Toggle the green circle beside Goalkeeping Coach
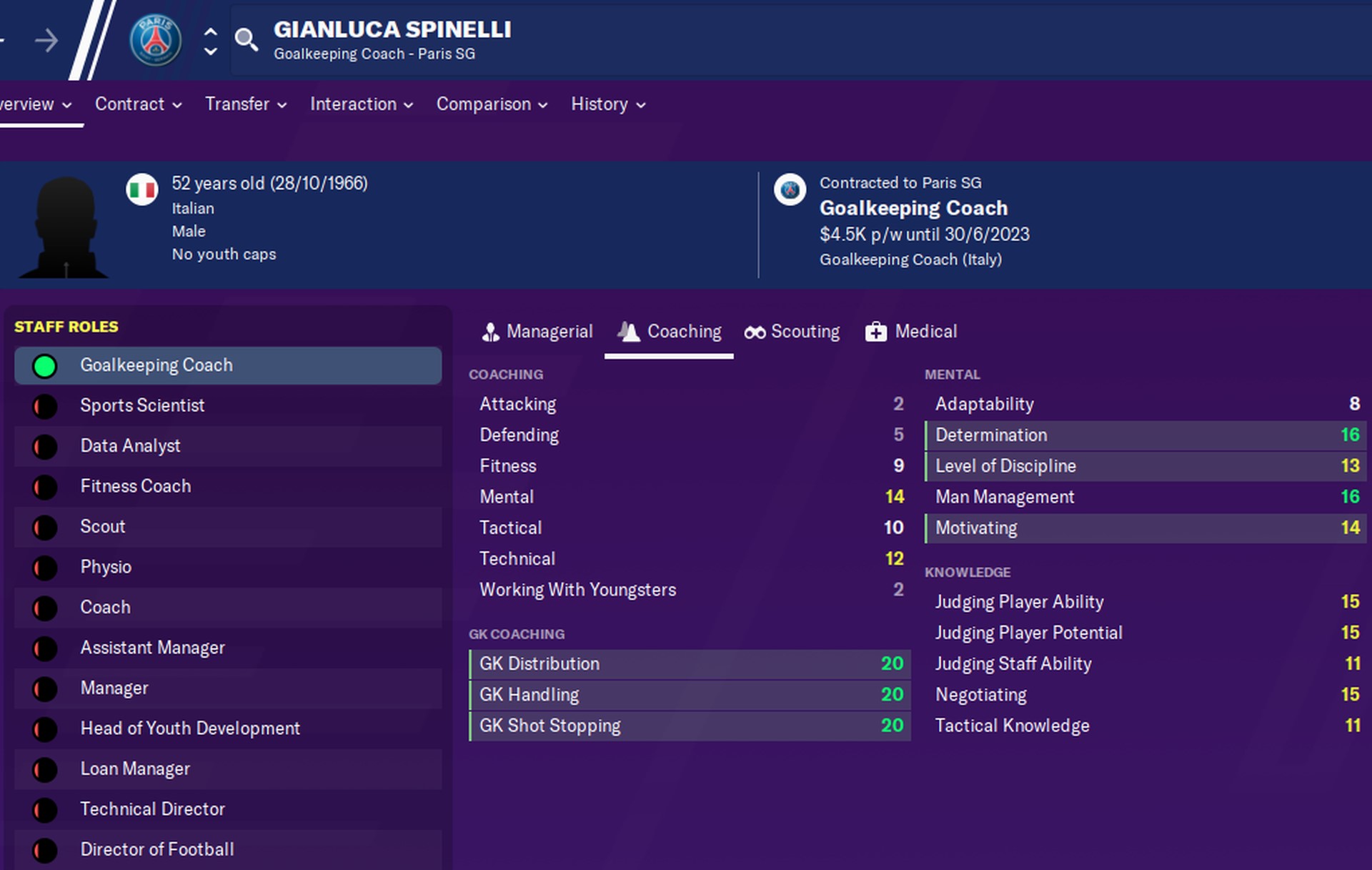This screenshot has height=870, width=1372. [x=45, y=365]
